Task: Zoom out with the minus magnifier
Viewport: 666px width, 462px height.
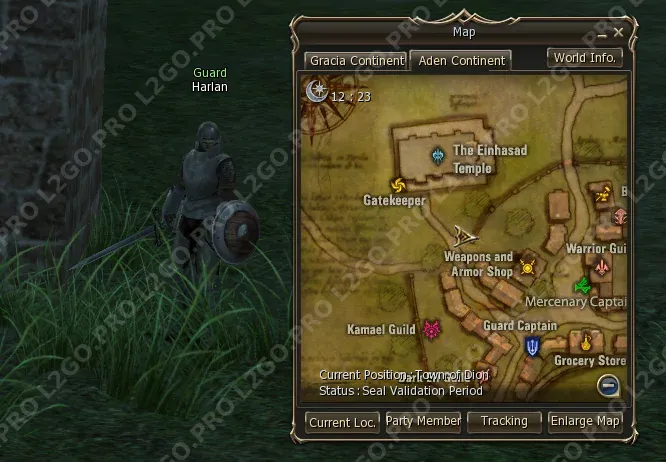Action: 609,385
